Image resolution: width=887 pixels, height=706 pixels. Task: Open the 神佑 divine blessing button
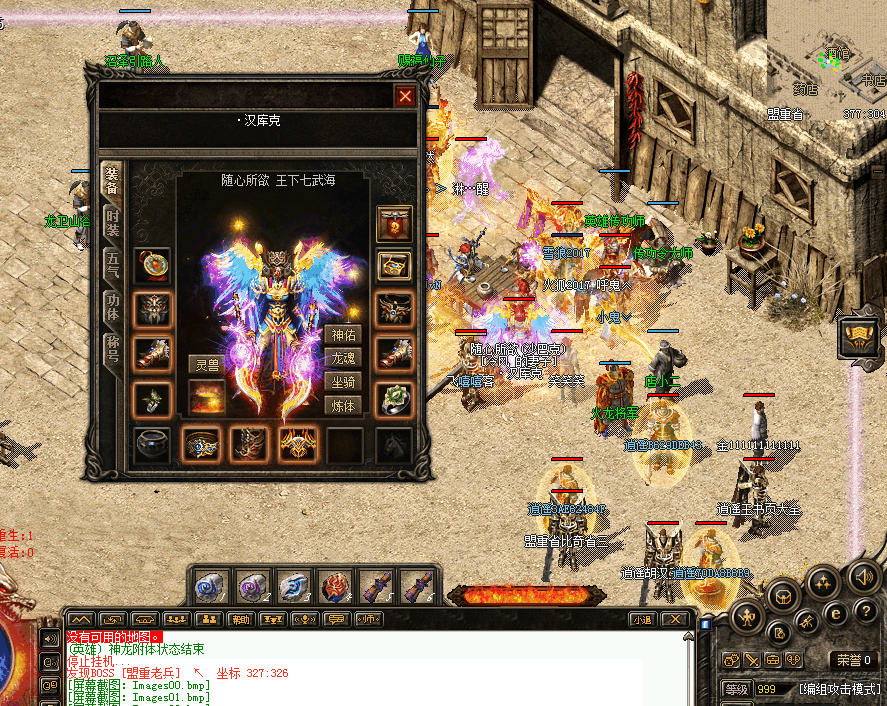(342, 335)
